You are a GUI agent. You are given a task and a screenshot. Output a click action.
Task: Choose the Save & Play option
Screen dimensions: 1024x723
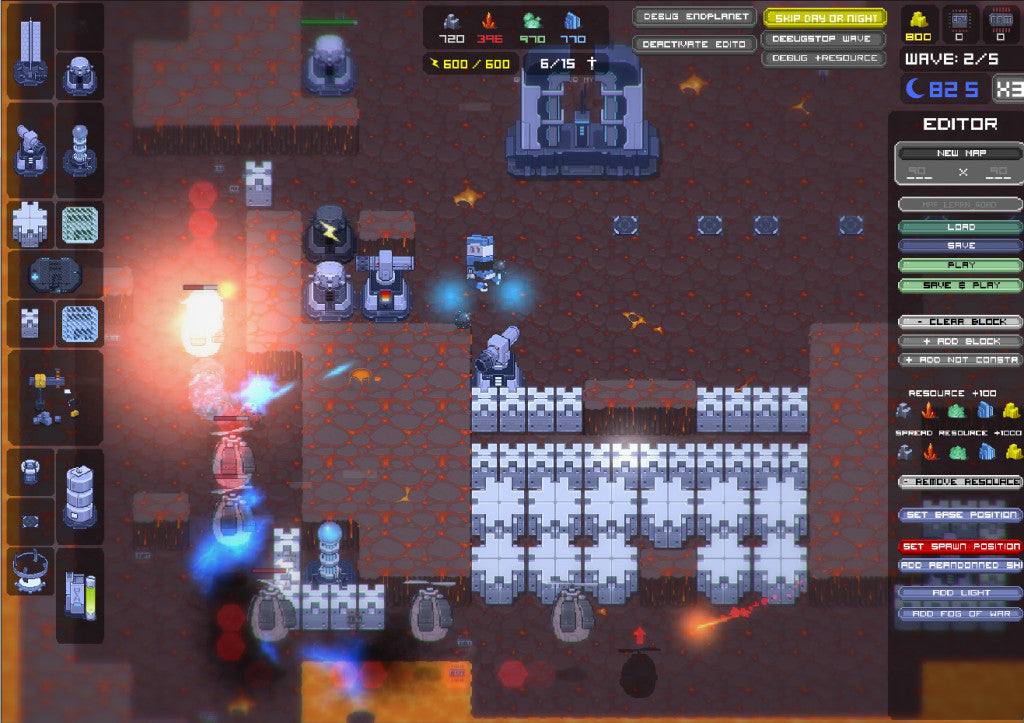pos(959,285)
